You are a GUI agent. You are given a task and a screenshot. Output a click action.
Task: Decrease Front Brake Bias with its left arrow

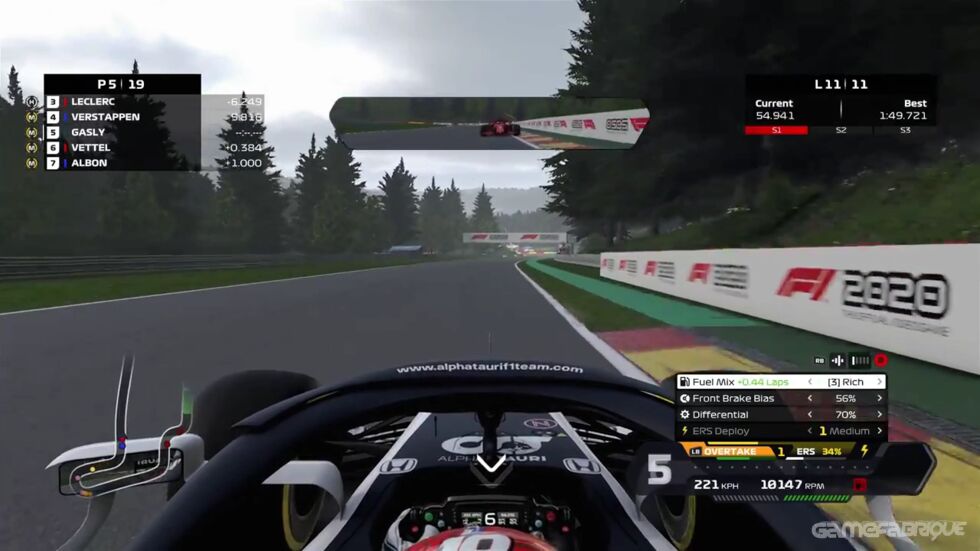[x=811, y=398]
